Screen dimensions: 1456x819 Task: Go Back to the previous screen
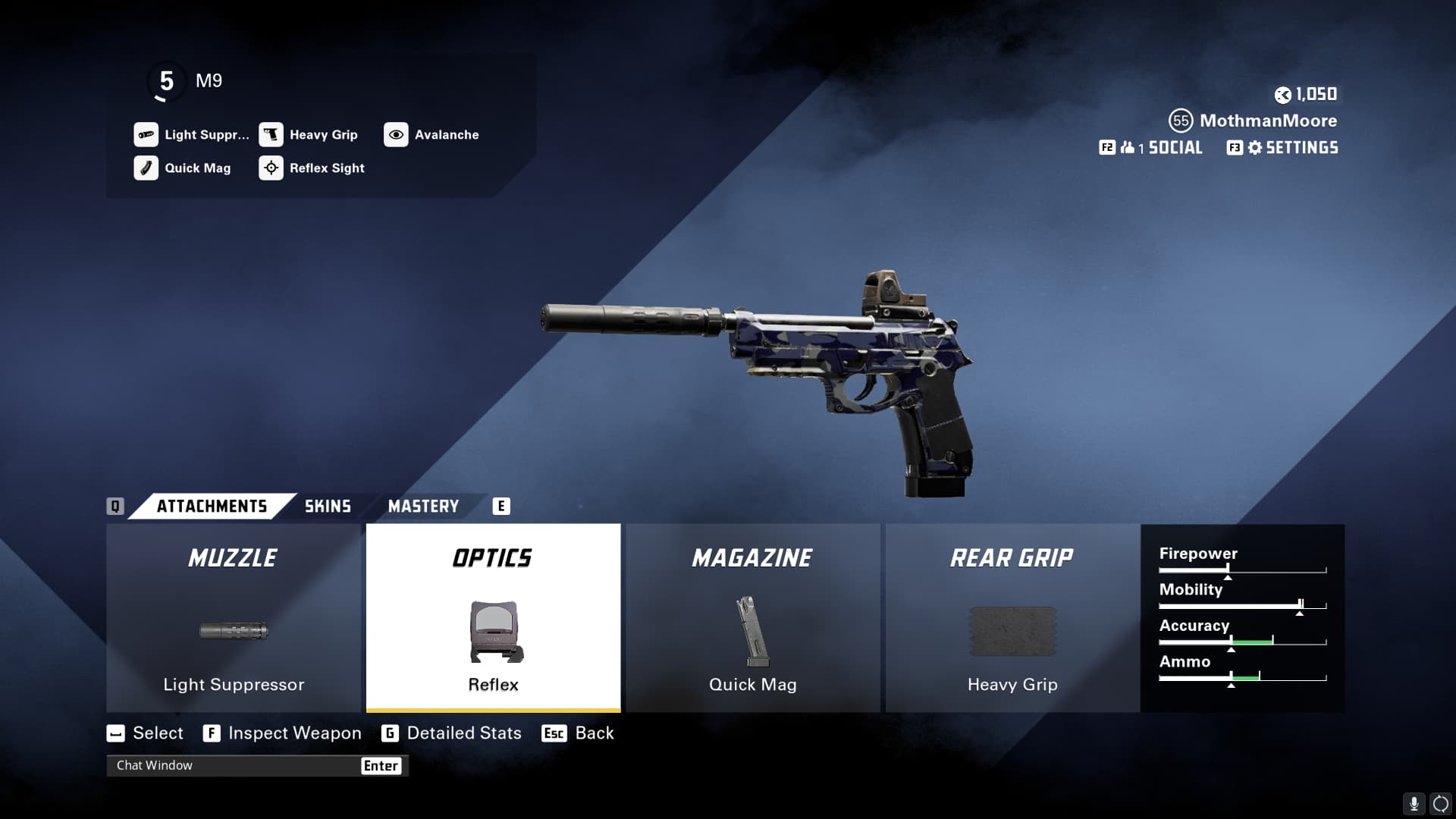click(x=594, y=733)
